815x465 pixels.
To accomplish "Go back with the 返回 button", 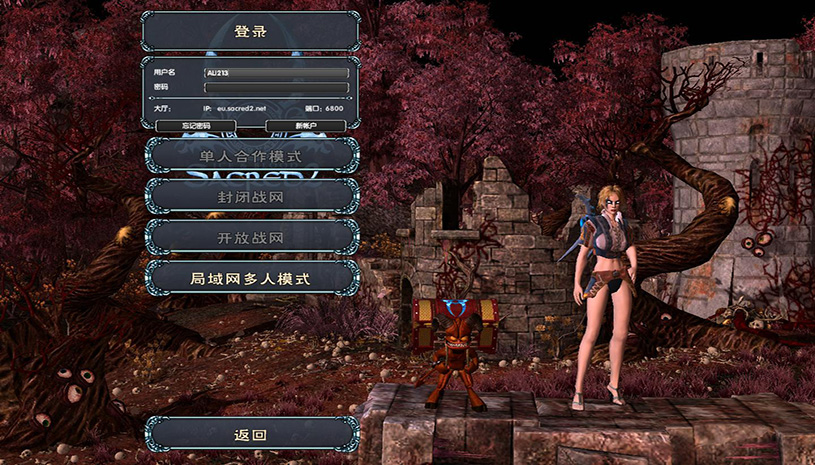I will pos(251,434).
